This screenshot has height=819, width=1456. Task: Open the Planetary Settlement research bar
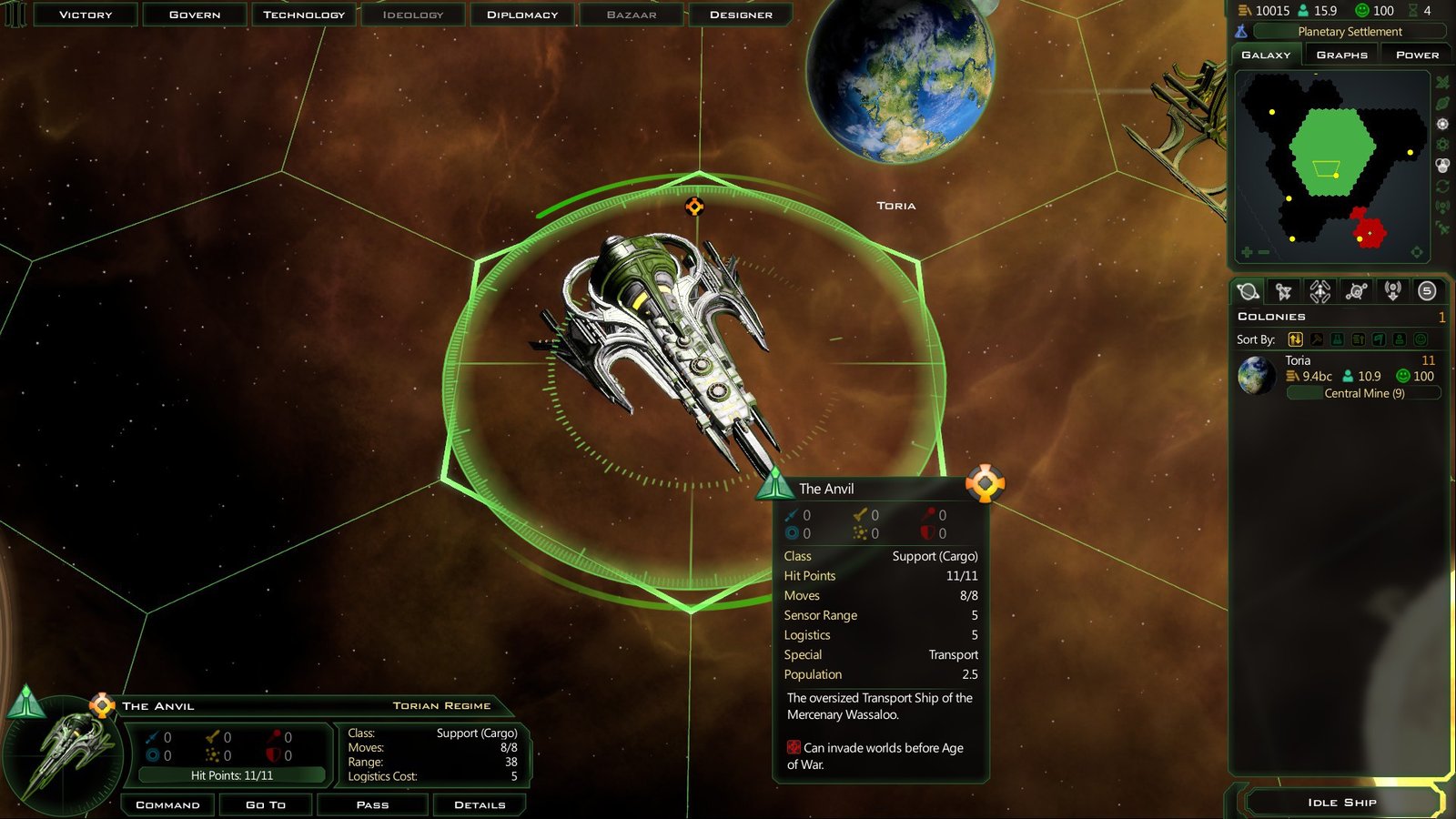[1349, 32]
